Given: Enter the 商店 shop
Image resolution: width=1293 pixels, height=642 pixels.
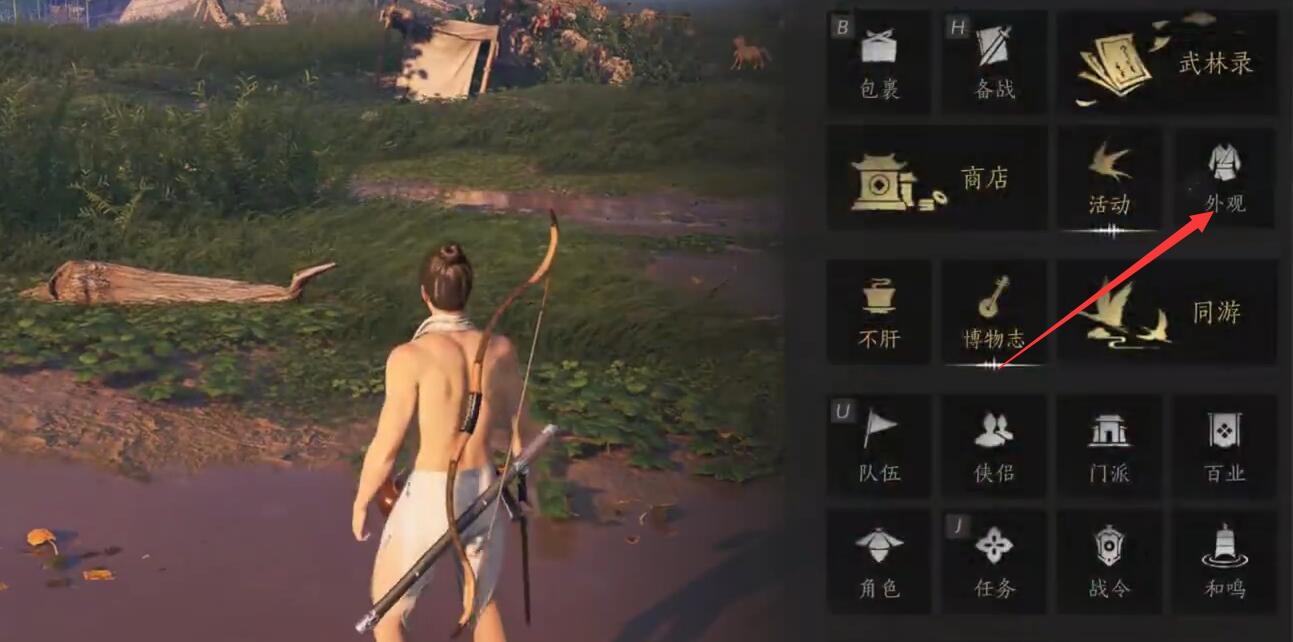Looking at the screenshot, I should [937, 179].
